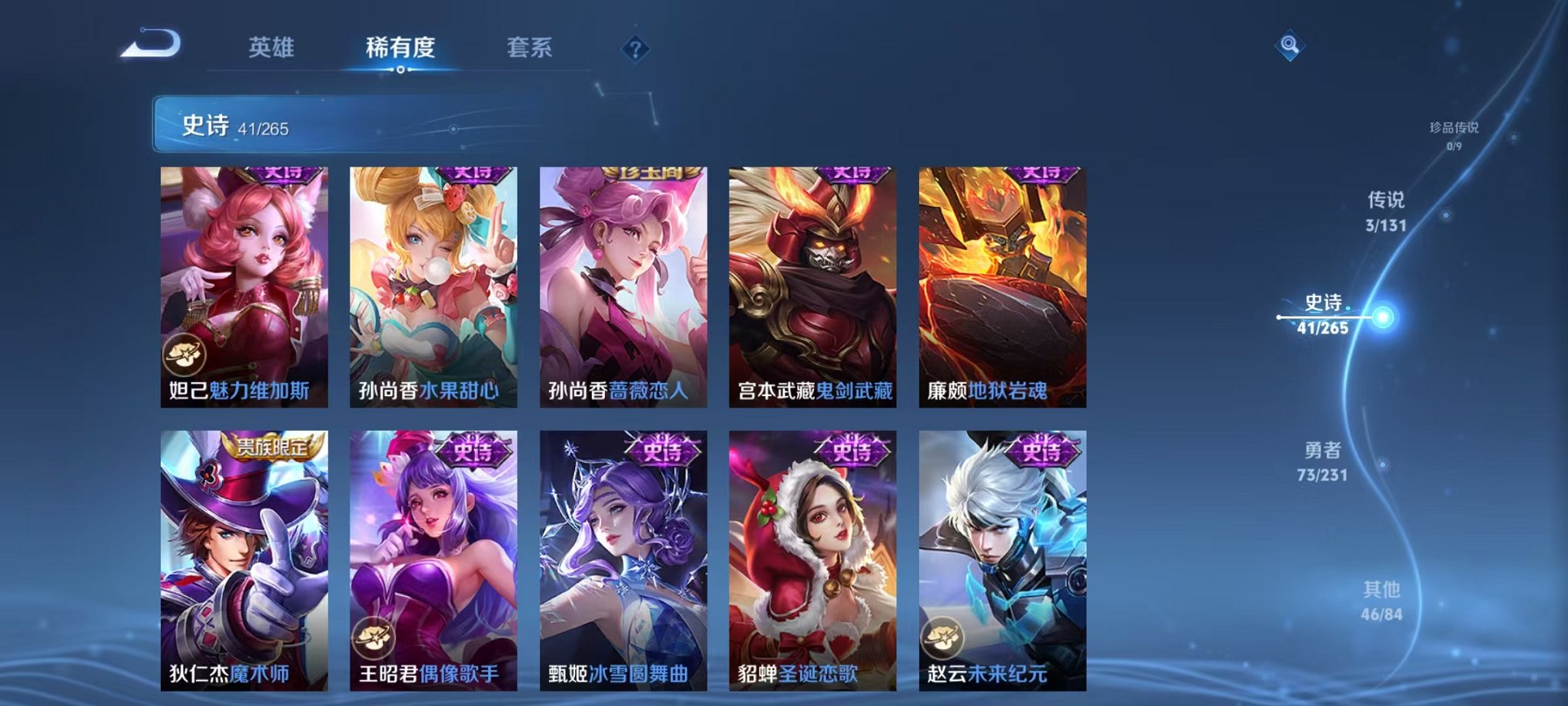The image size is (1568, 706).
Task: Select the 稀有度 tab
Action: coord(400,48)
